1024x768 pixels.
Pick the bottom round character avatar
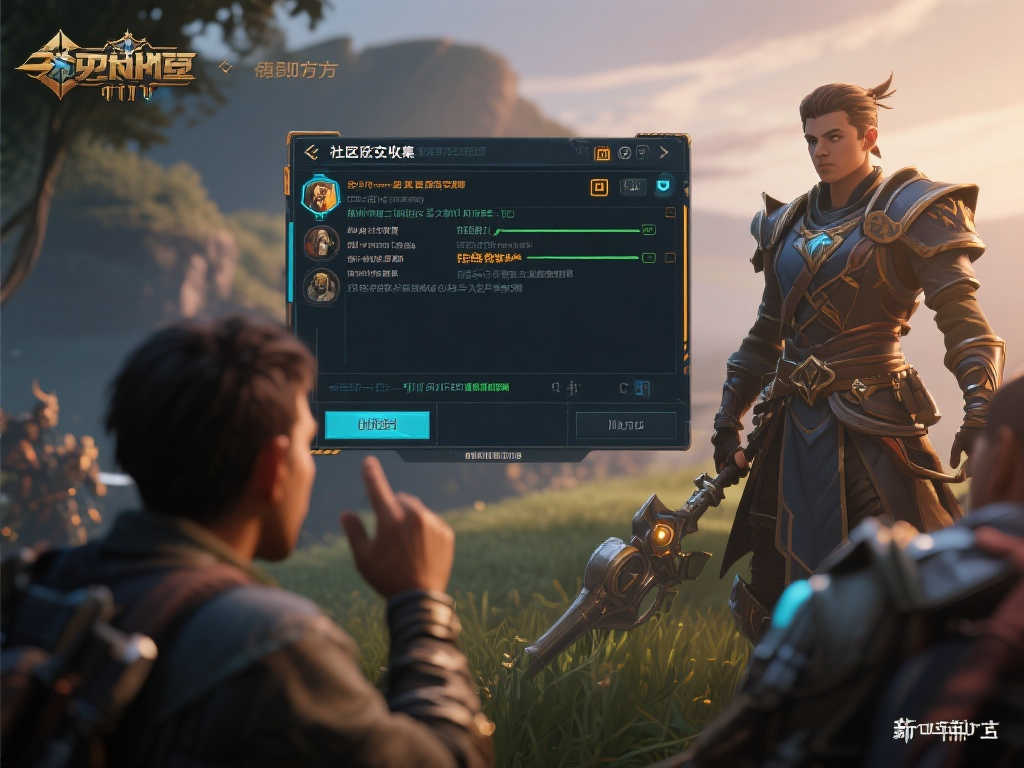point(320,286)
